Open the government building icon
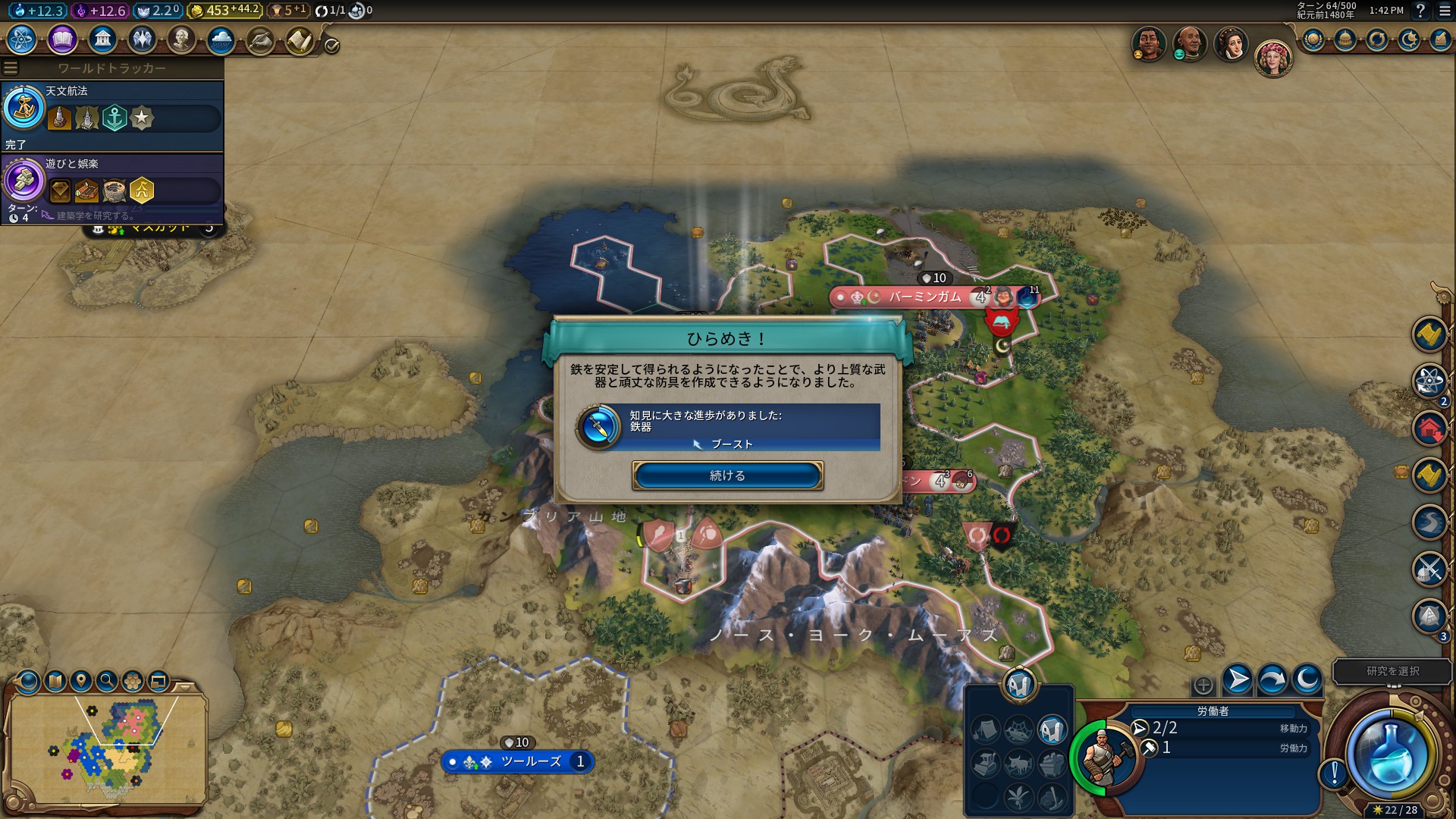 102,39
